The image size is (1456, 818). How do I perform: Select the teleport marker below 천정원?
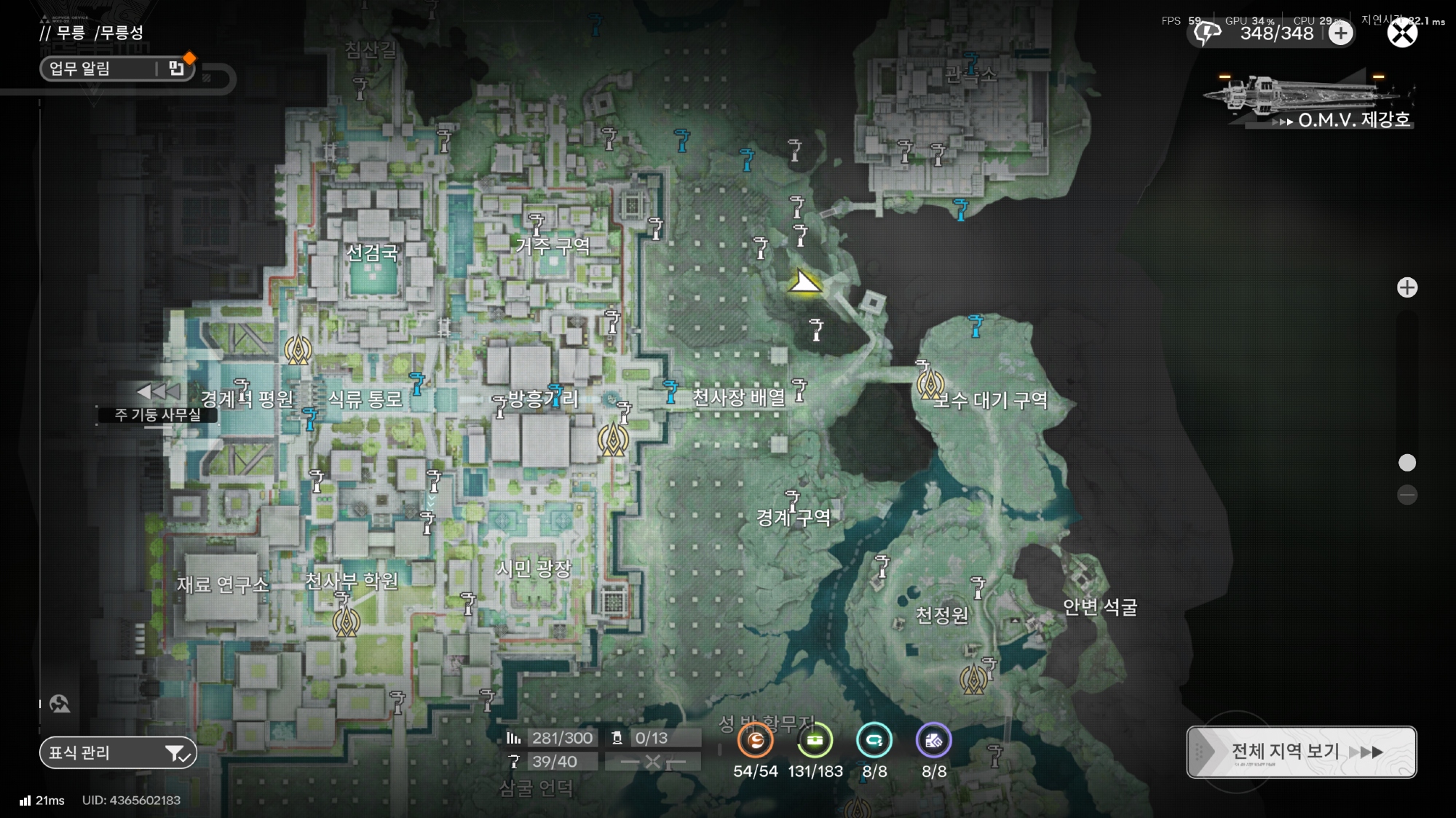[973, 679]
